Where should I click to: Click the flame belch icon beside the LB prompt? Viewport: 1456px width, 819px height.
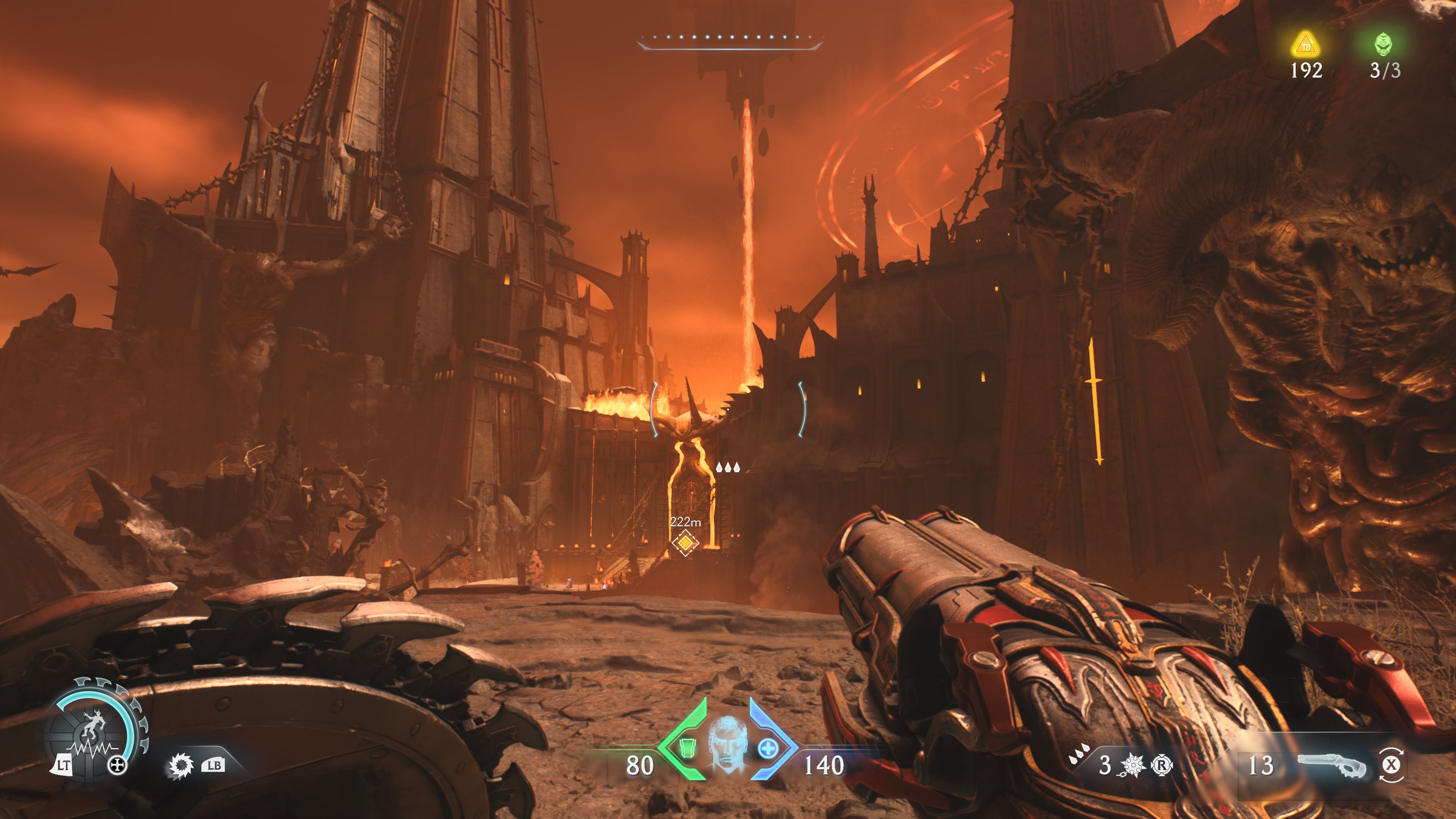click(181, 766)
